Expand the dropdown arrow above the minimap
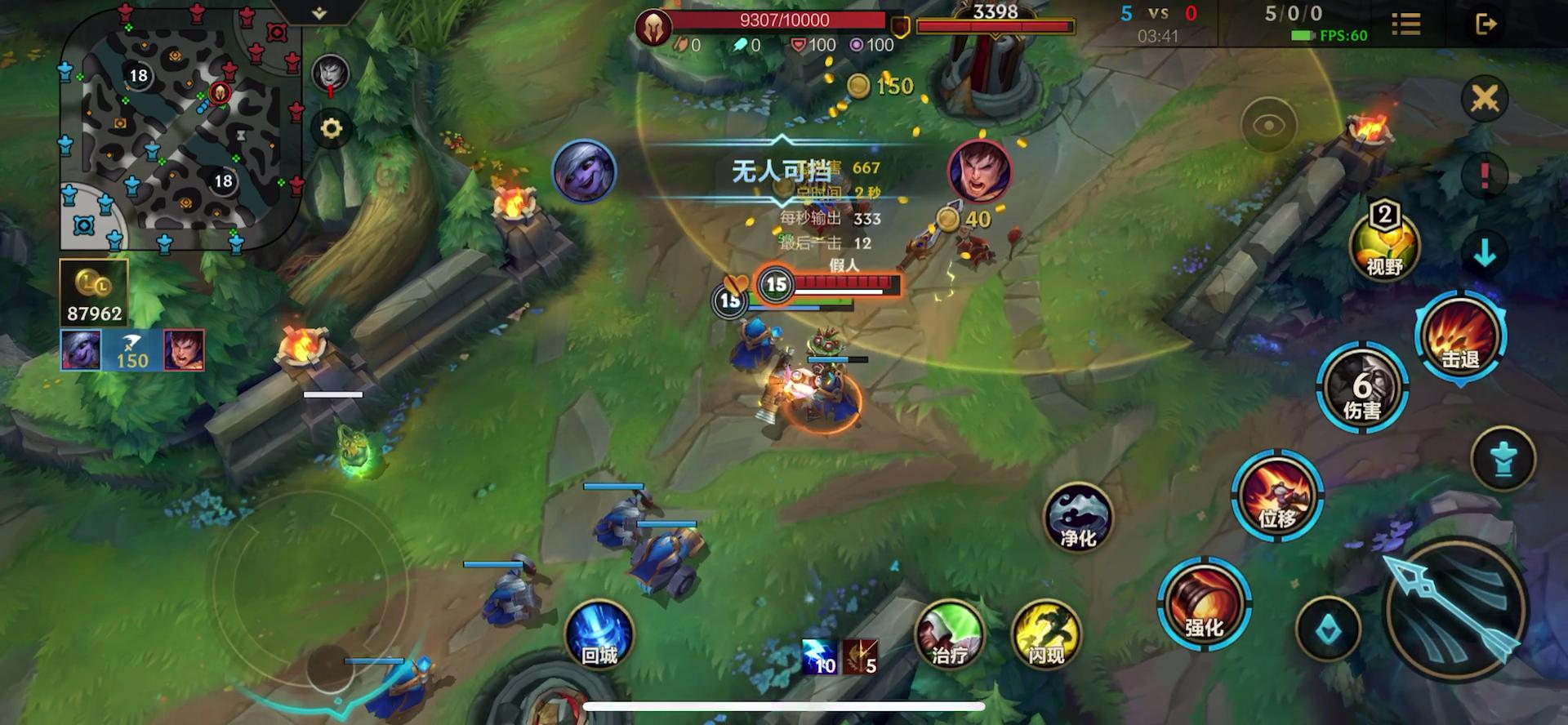This screenshot has height=725, width=1568. (x=319, y=13)
